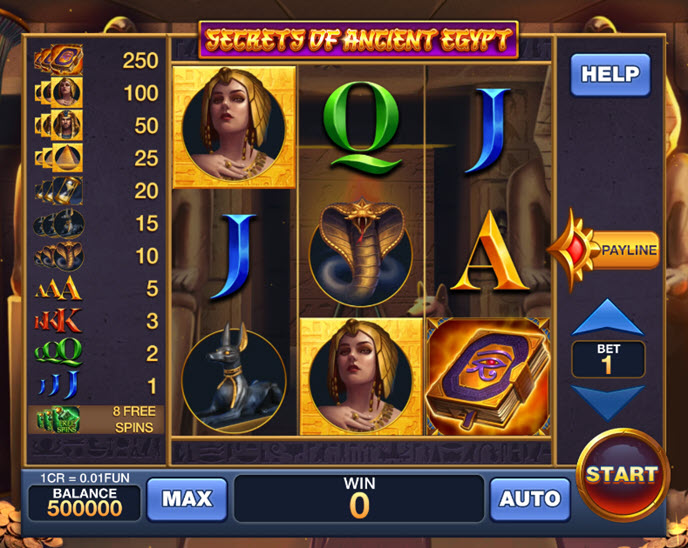Spin the reels with START
The width and height of the screenshot is (688, 548).
pos(622,473)
